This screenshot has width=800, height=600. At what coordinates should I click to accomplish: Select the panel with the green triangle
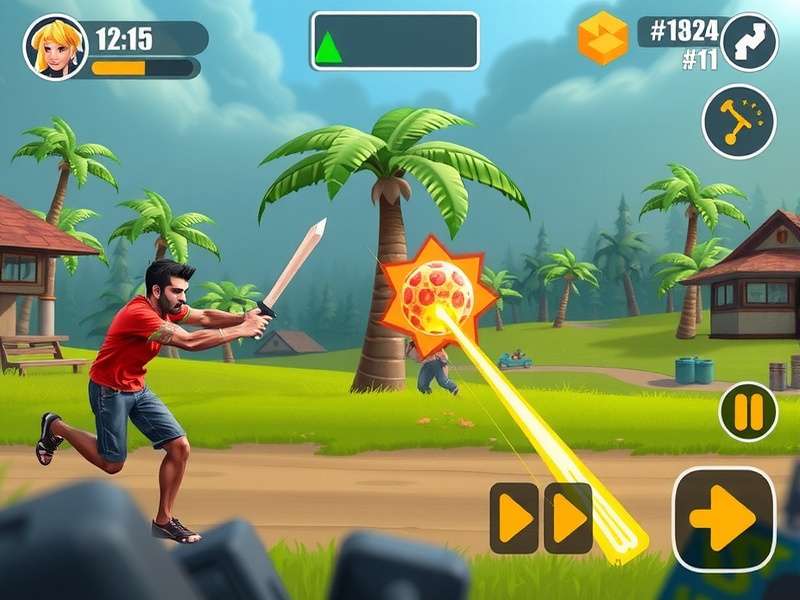point(394,41)
